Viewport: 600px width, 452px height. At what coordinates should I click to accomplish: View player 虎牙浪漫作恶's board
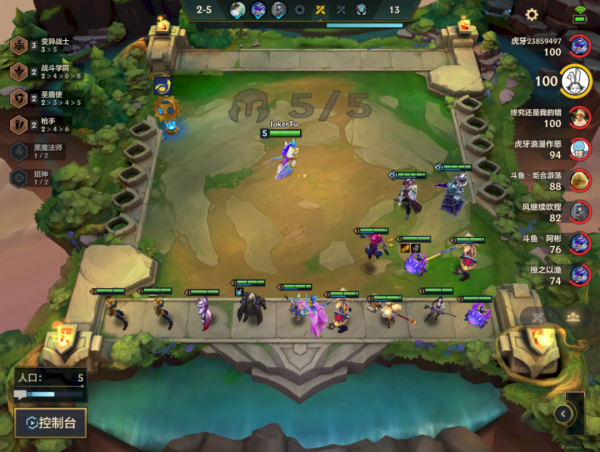click(578, 149)
